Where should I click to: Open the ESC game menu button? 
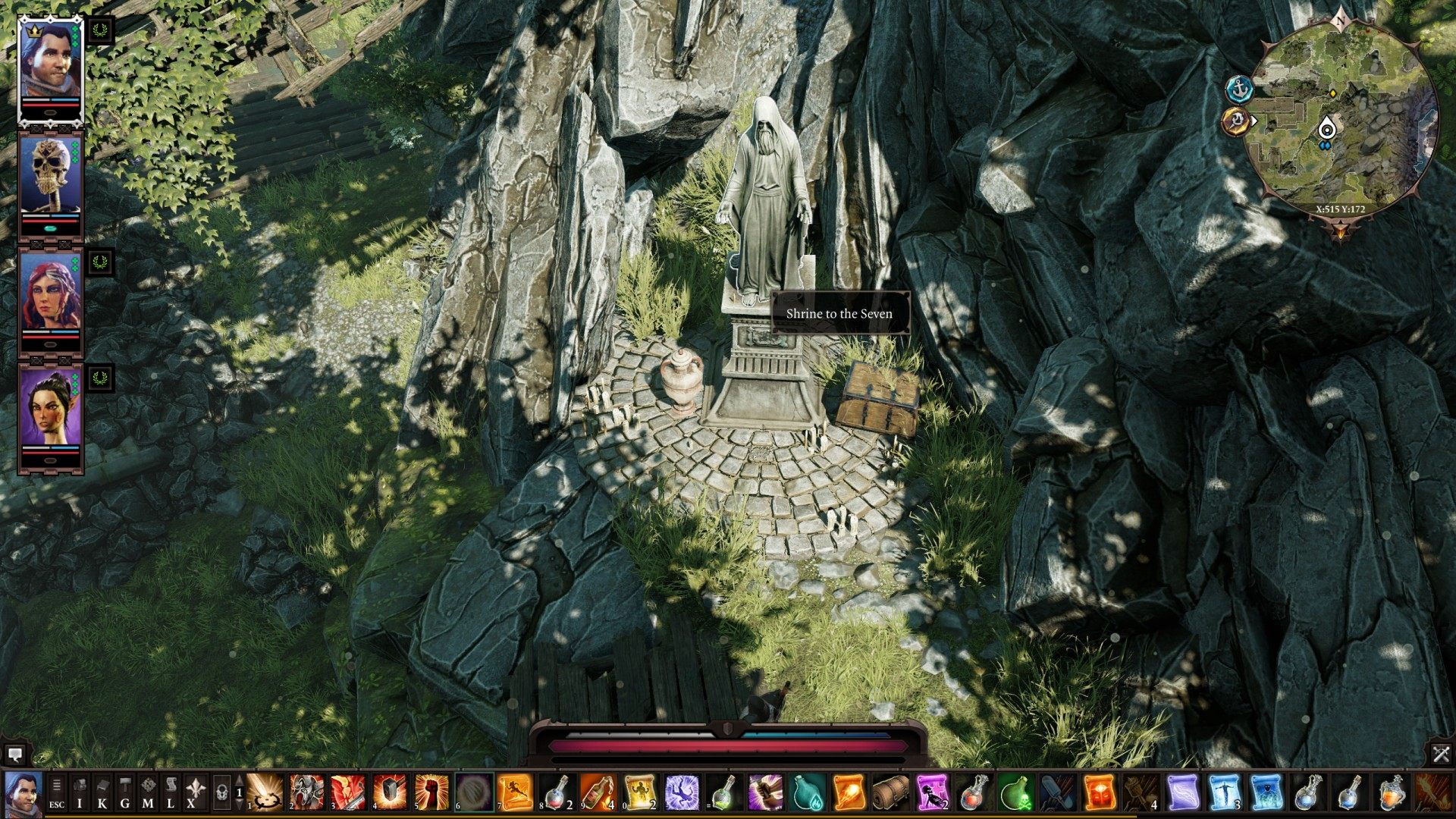[x=57, y=793]
